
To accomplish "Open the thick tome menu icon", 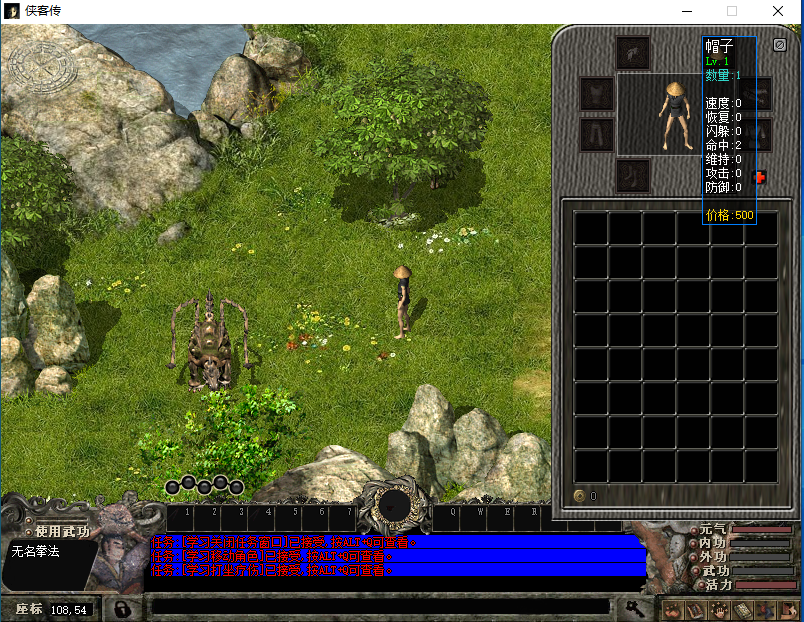I will coord(741,609).
